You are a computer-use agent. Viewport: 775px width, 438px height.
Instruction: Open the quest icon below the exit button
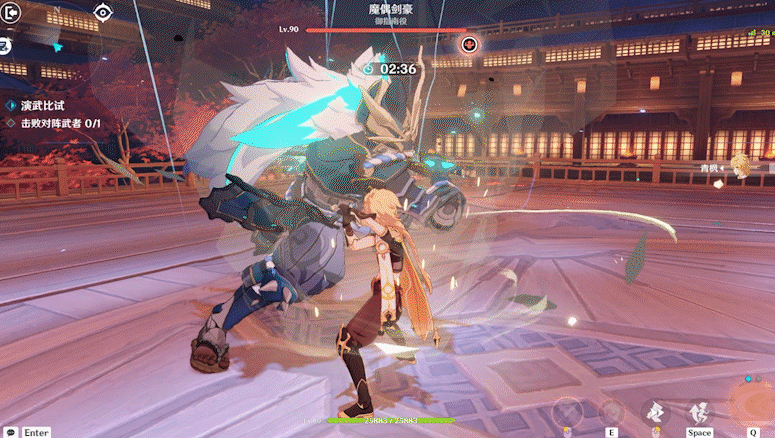tap(6, 44)
